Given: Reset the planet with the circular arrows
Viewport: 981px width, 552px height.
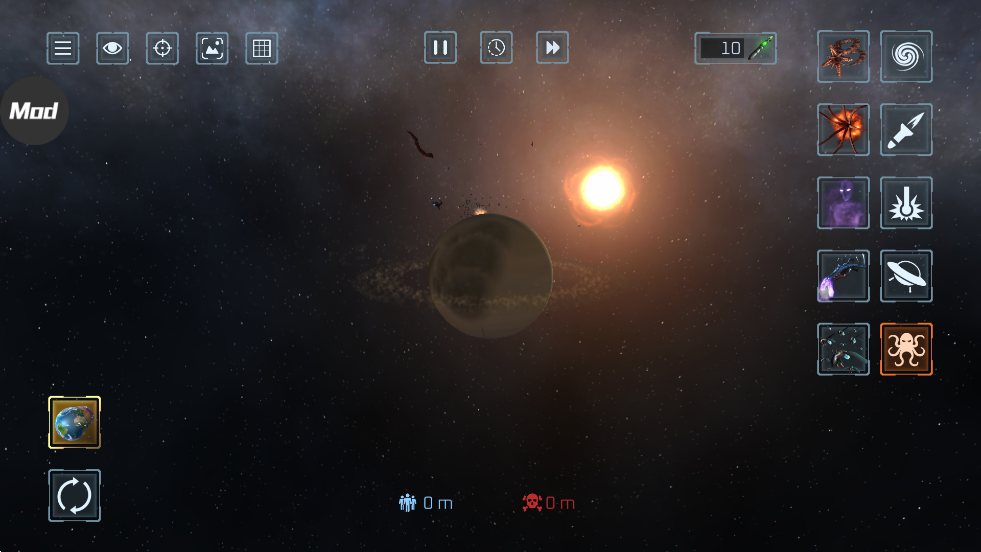Looking at the screenshot, I should 75,495.
